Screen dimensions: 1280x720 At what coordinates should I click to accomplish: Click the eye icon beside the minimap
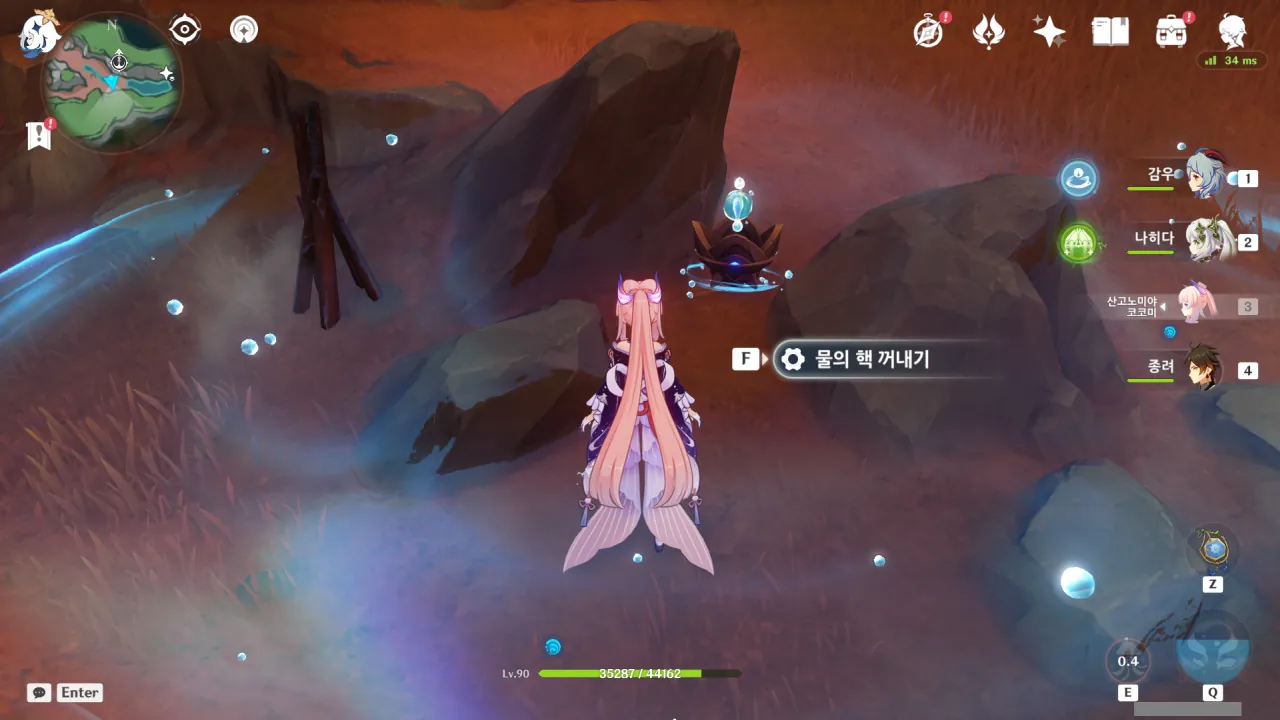click(x=185, y=30)
